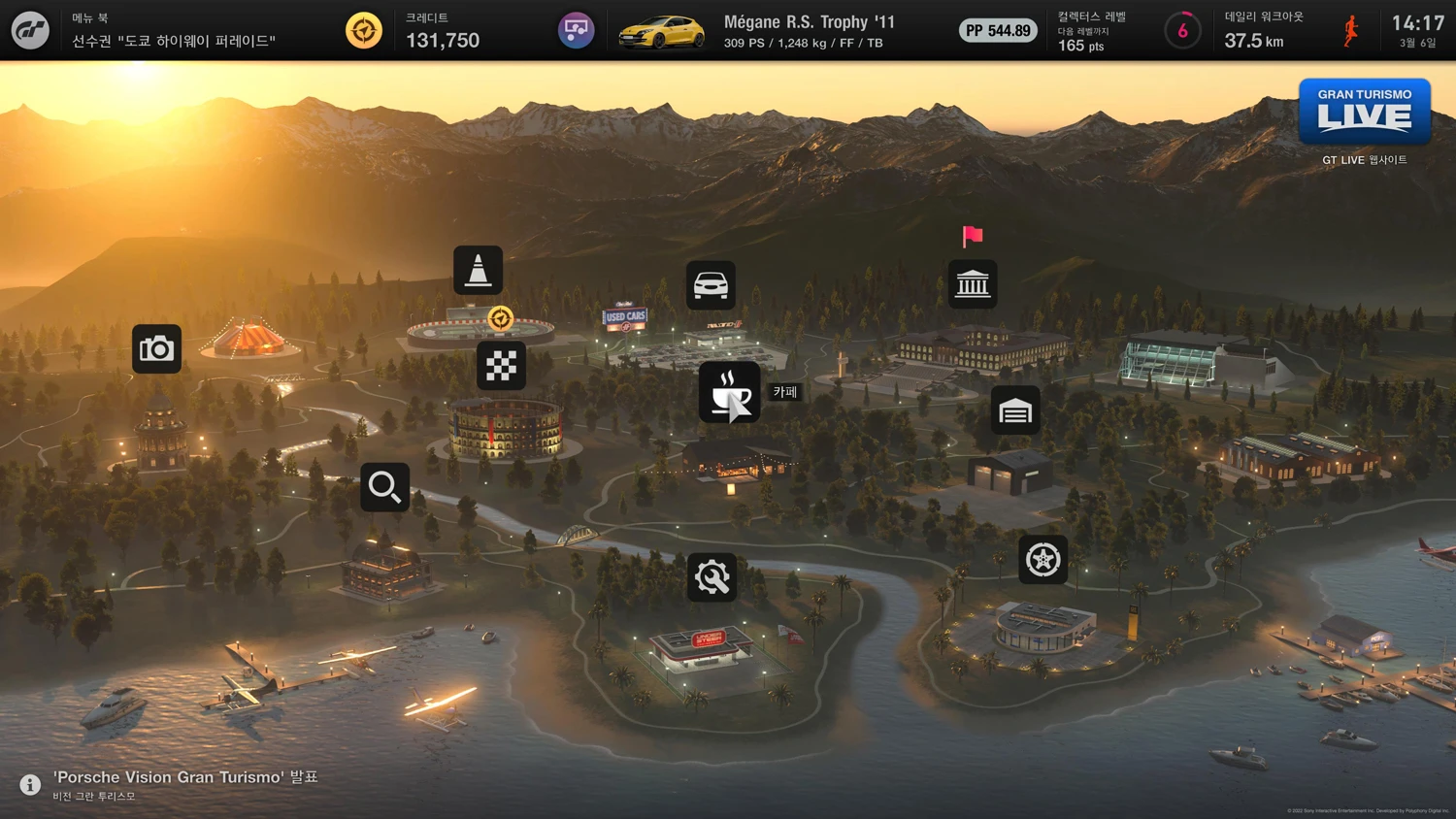Click the orange Menu Book target icon
This screenshot has width=1456, height=819.
click(x=364, y=30)
